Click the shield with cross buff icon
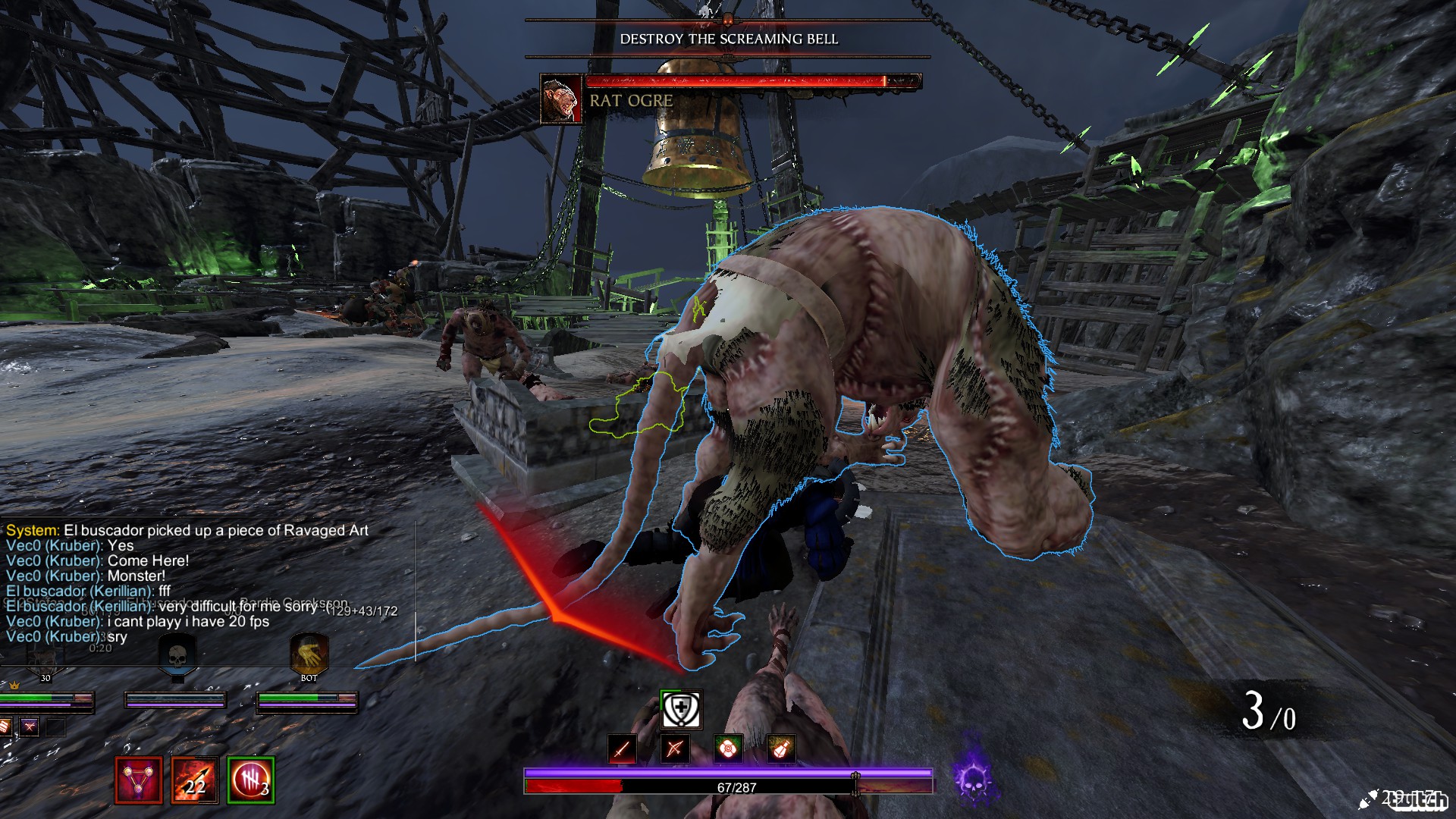 click(681, 710)
